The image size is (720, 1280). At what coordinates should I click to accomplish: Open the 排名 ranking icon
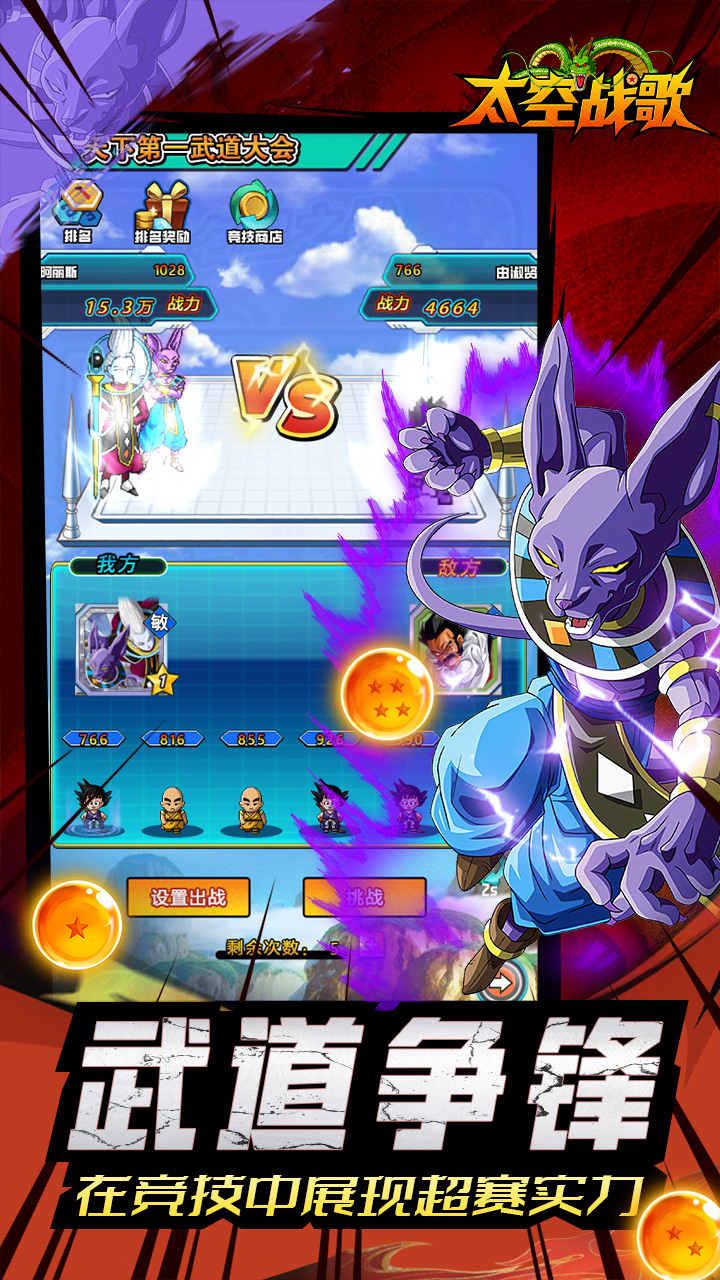pos(78,214)
